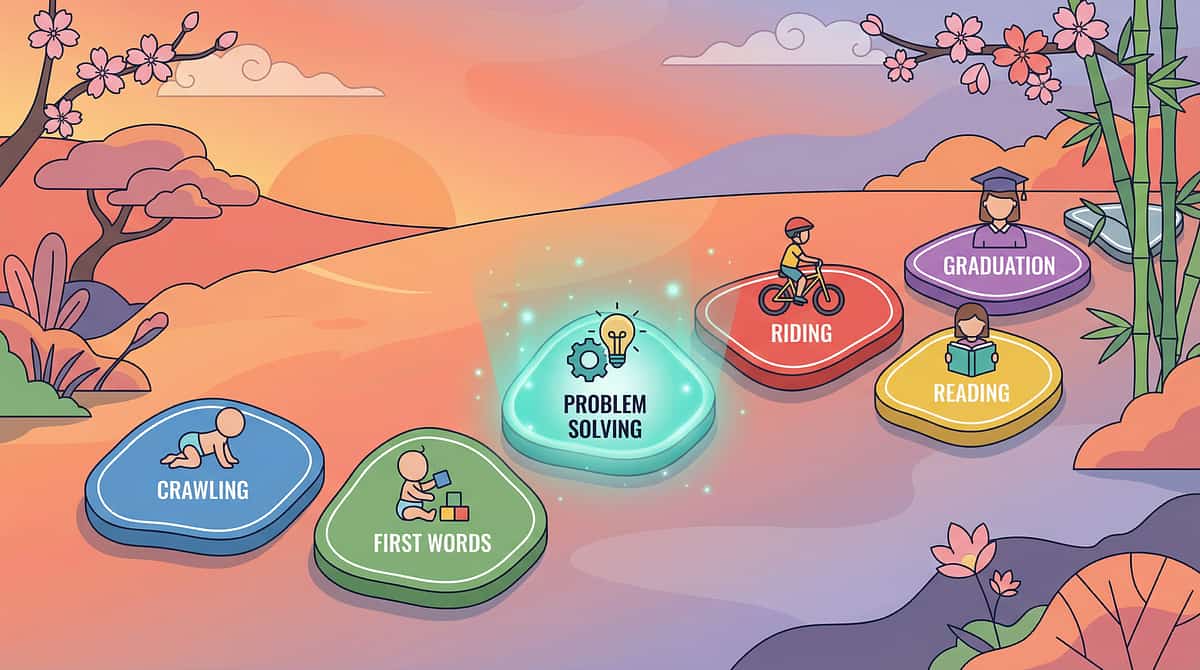
Task: Open the purple Graduation milestone
Action: click(996, 267)
